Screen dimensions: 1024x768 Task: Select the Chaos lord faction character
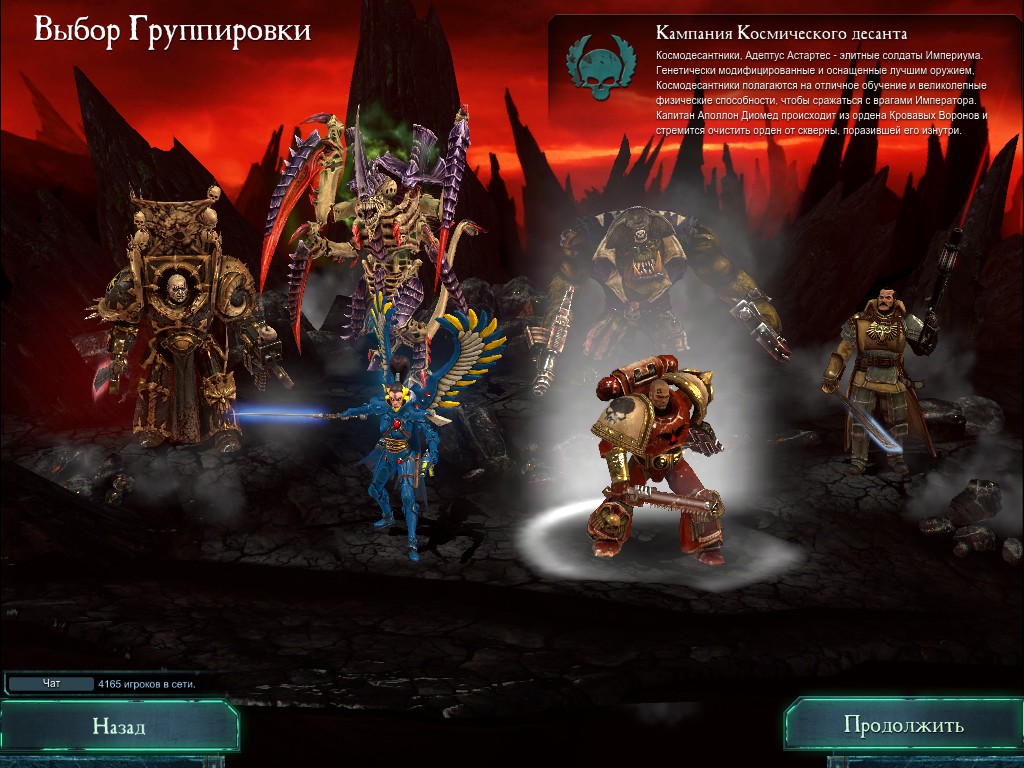pos(178,320)
